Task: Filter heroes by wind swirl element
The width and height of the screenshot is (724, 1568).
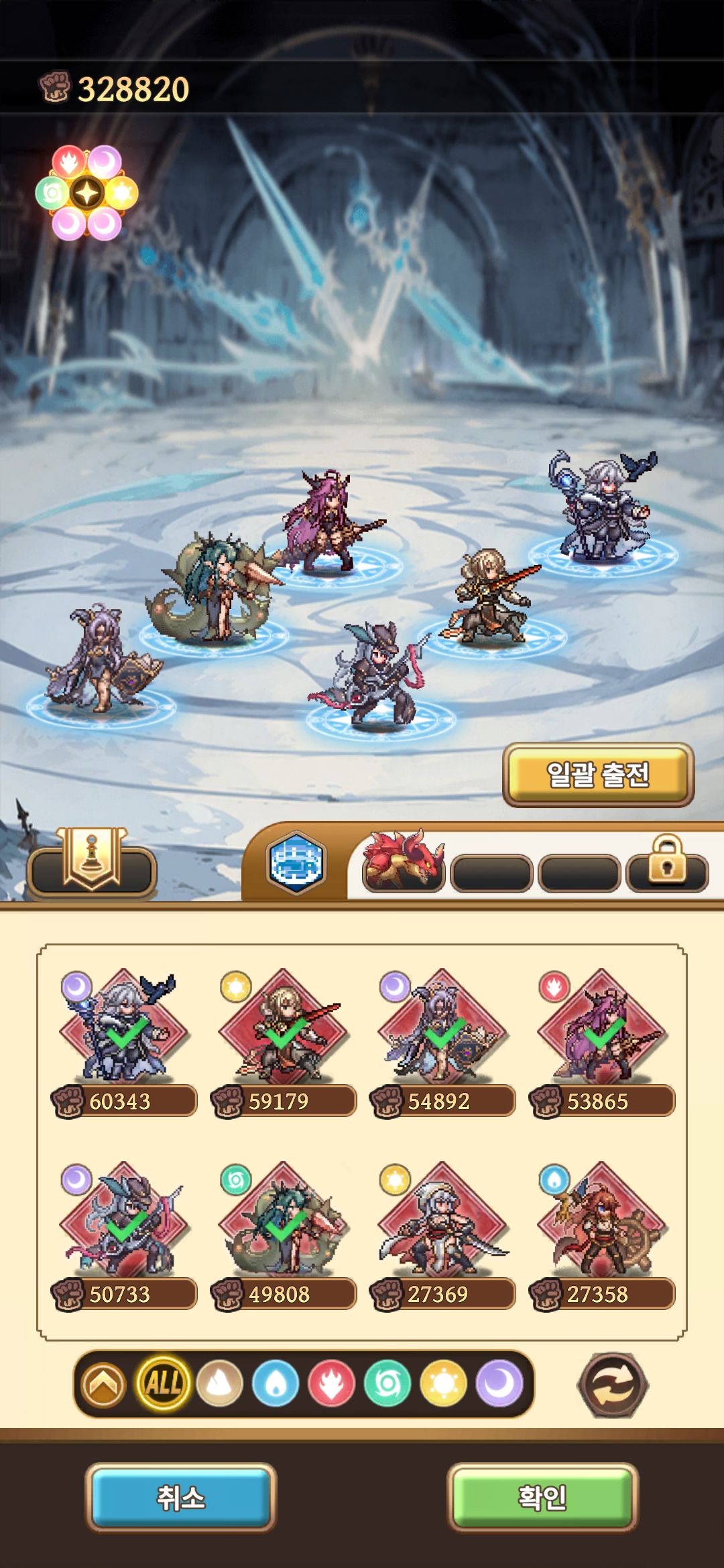Action: click(x=387, y=1383)
